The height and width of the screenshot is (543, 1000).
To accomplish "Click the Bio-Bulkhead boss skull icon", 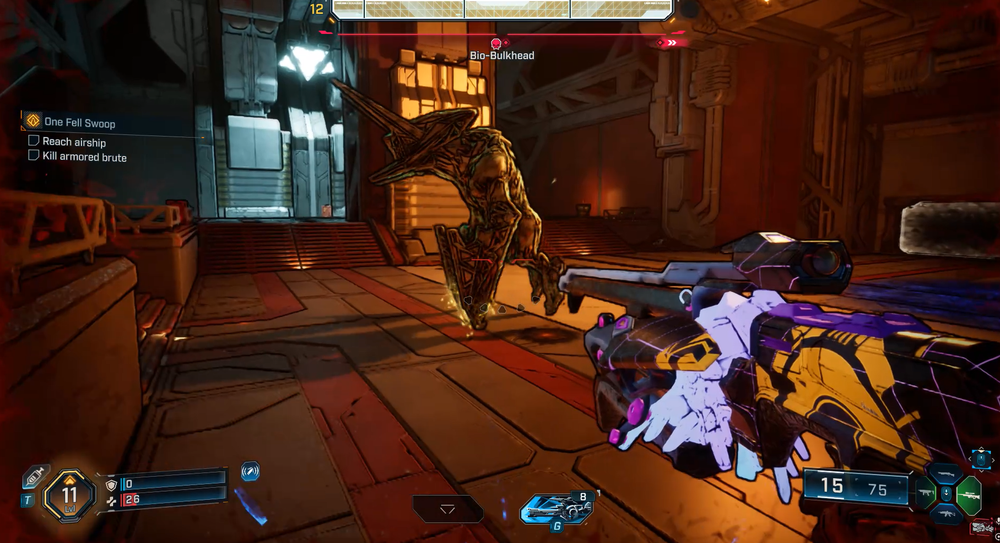I will [x=497, y=43].
